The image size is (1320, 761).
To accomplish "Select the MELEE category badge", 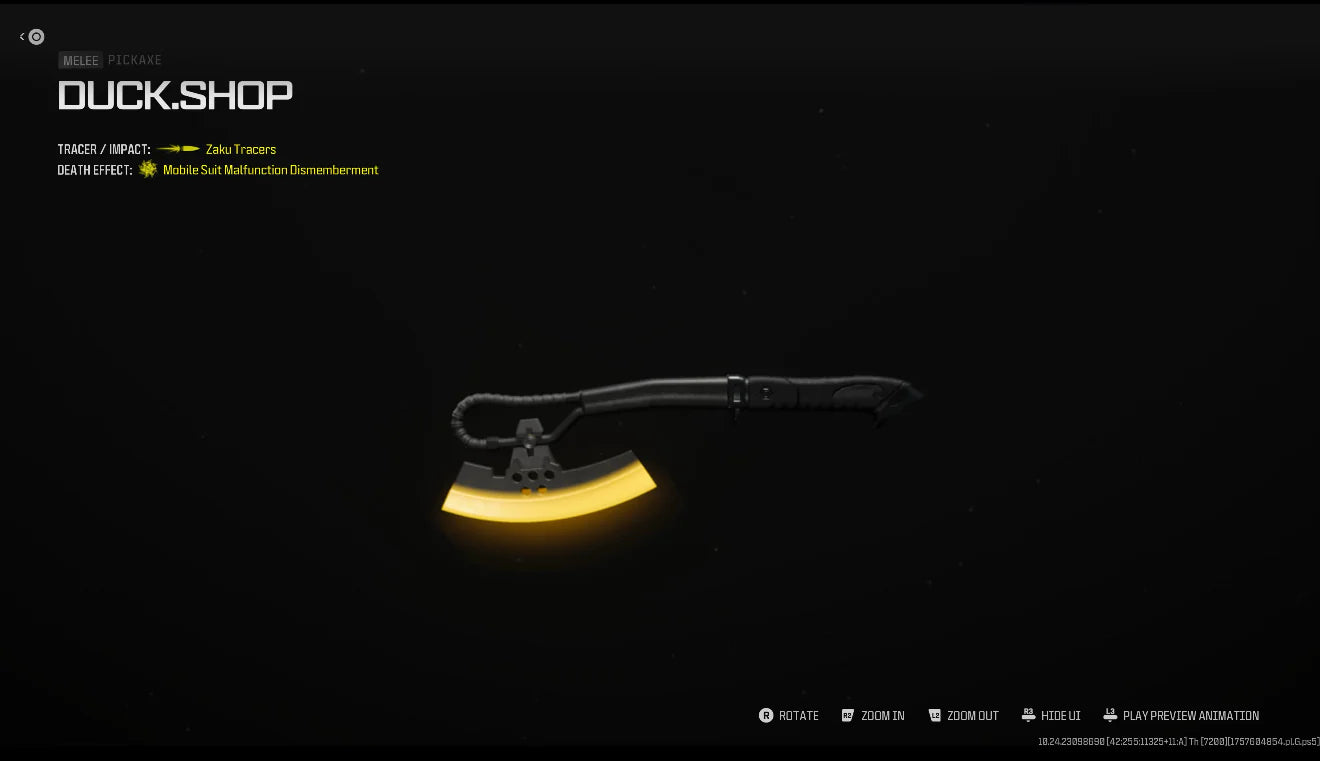I will (80, 60).
